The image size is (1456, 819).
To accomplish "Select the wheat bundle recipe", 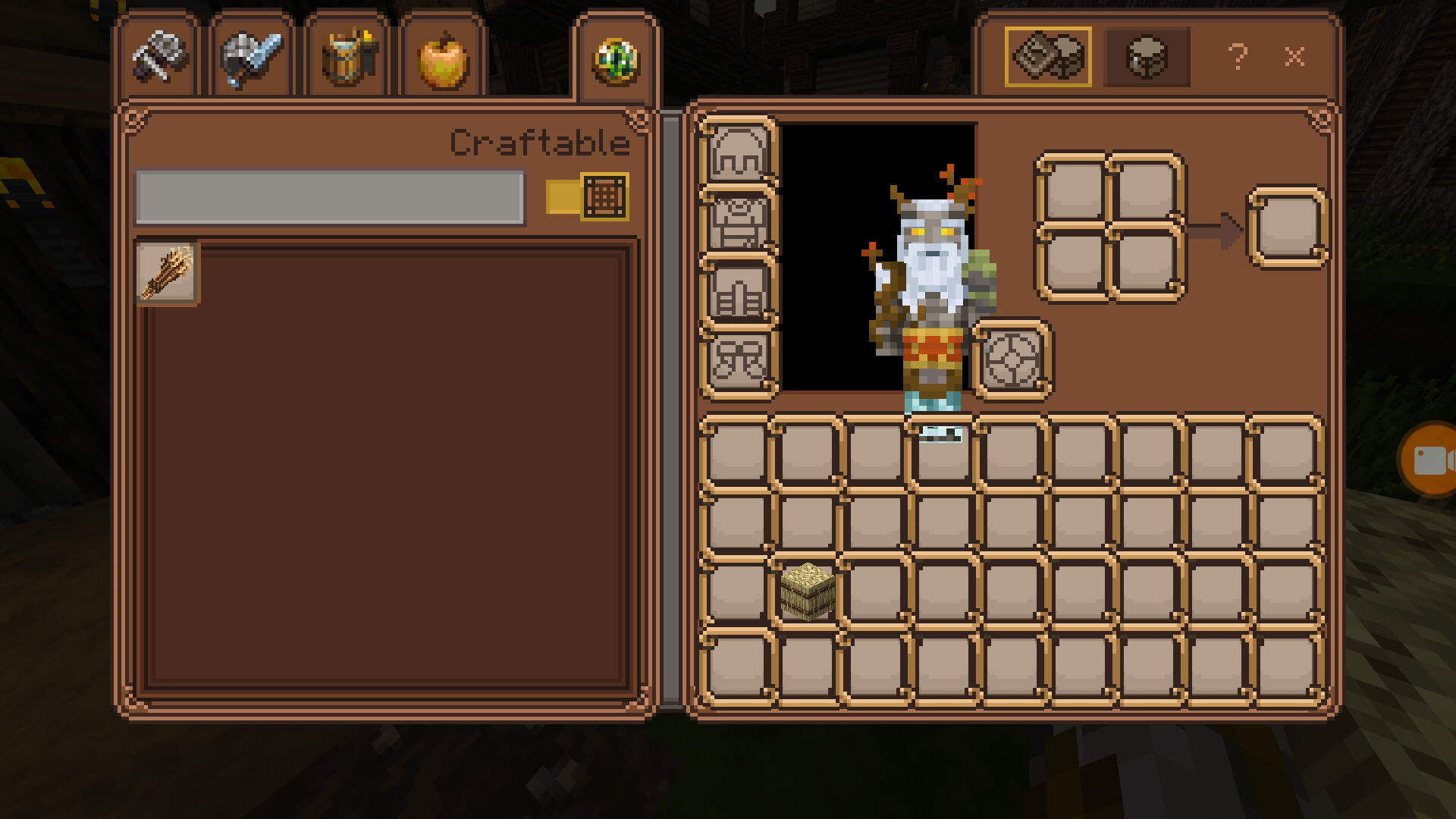I will point(167,273).
